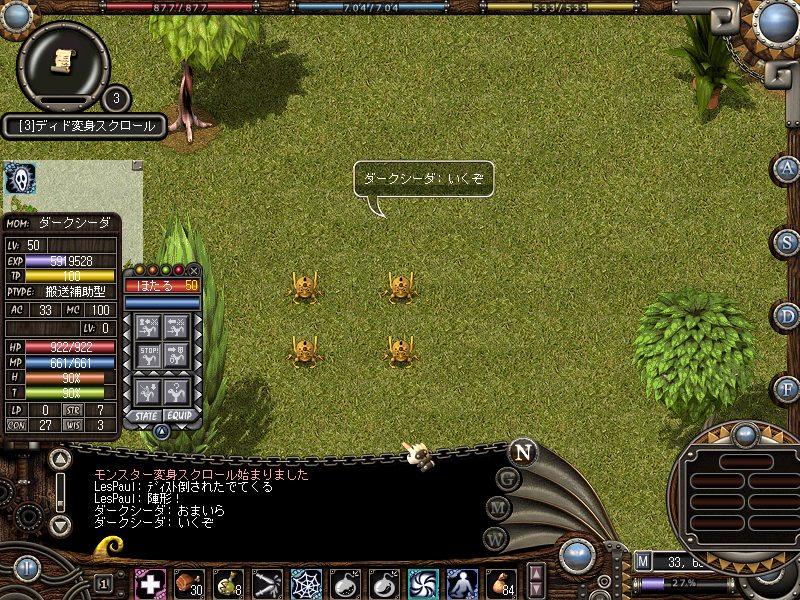
Task: Use the pouch item with 84 count
Action: (x=501, y=583)
